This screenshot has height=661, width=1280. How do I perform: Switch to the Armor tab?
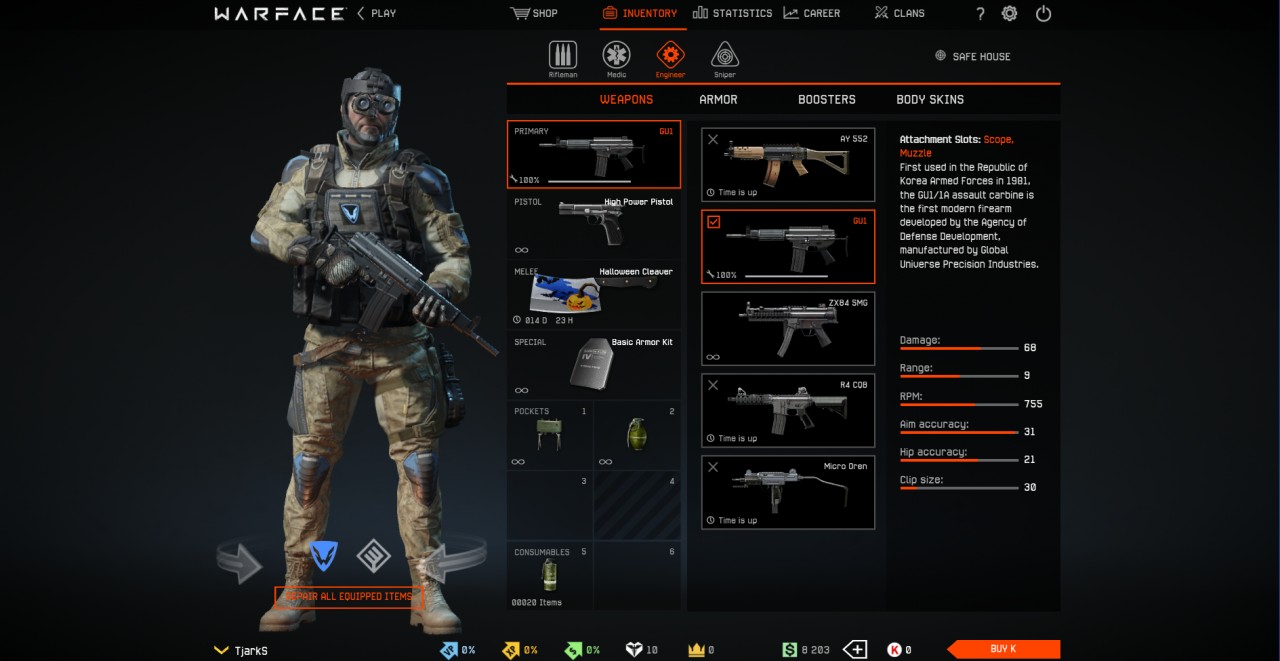718,99
